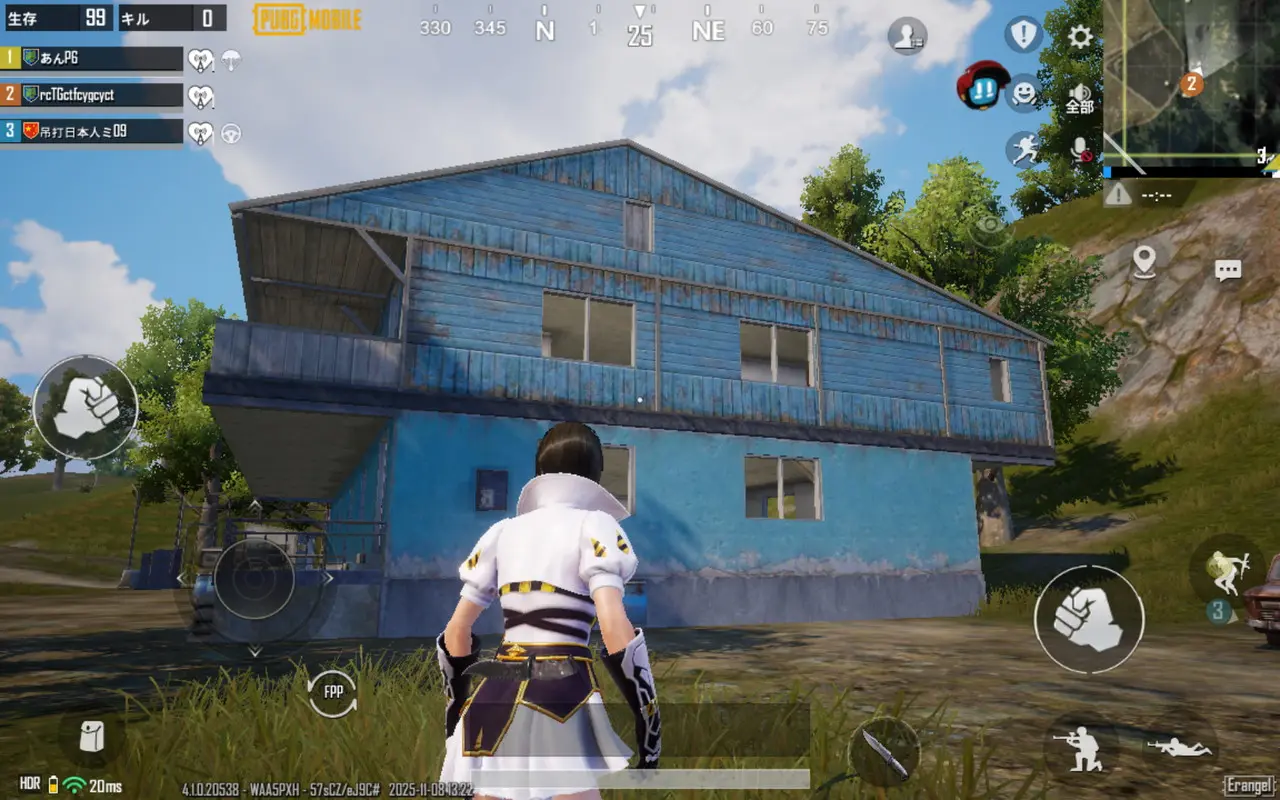Punch with the fist button above the joystick
1280x800 pixels.
coord(85,407)
